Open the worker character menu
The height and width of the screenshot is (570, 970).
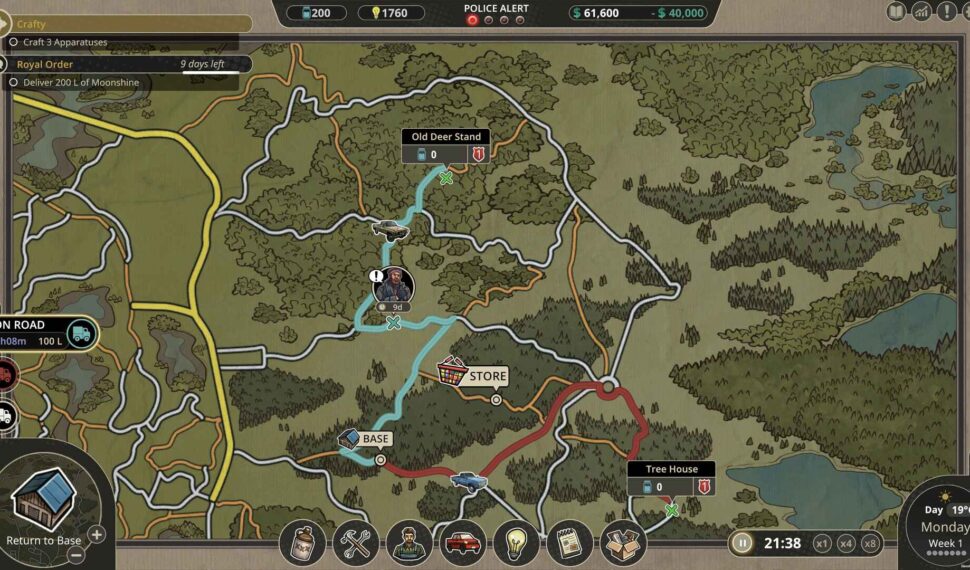coord(409,543)
